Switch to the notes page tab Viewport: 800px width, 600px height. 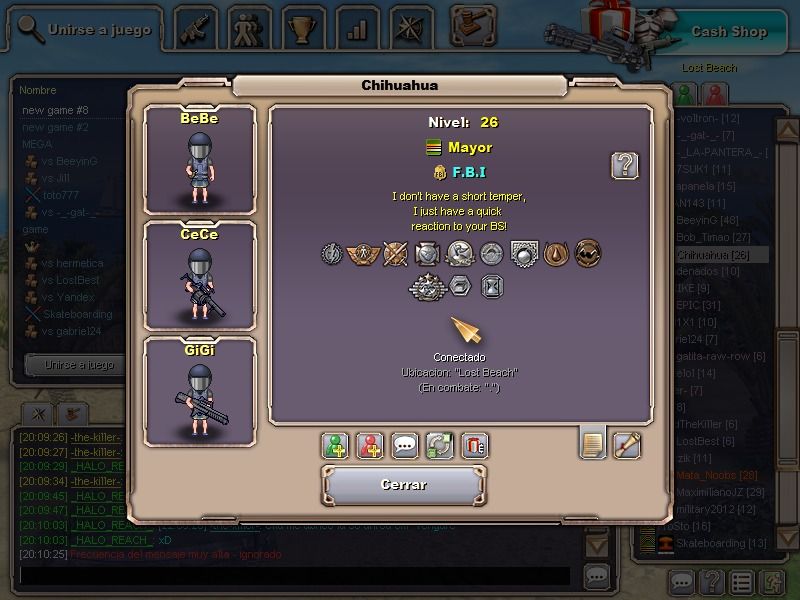click(593, 443)
